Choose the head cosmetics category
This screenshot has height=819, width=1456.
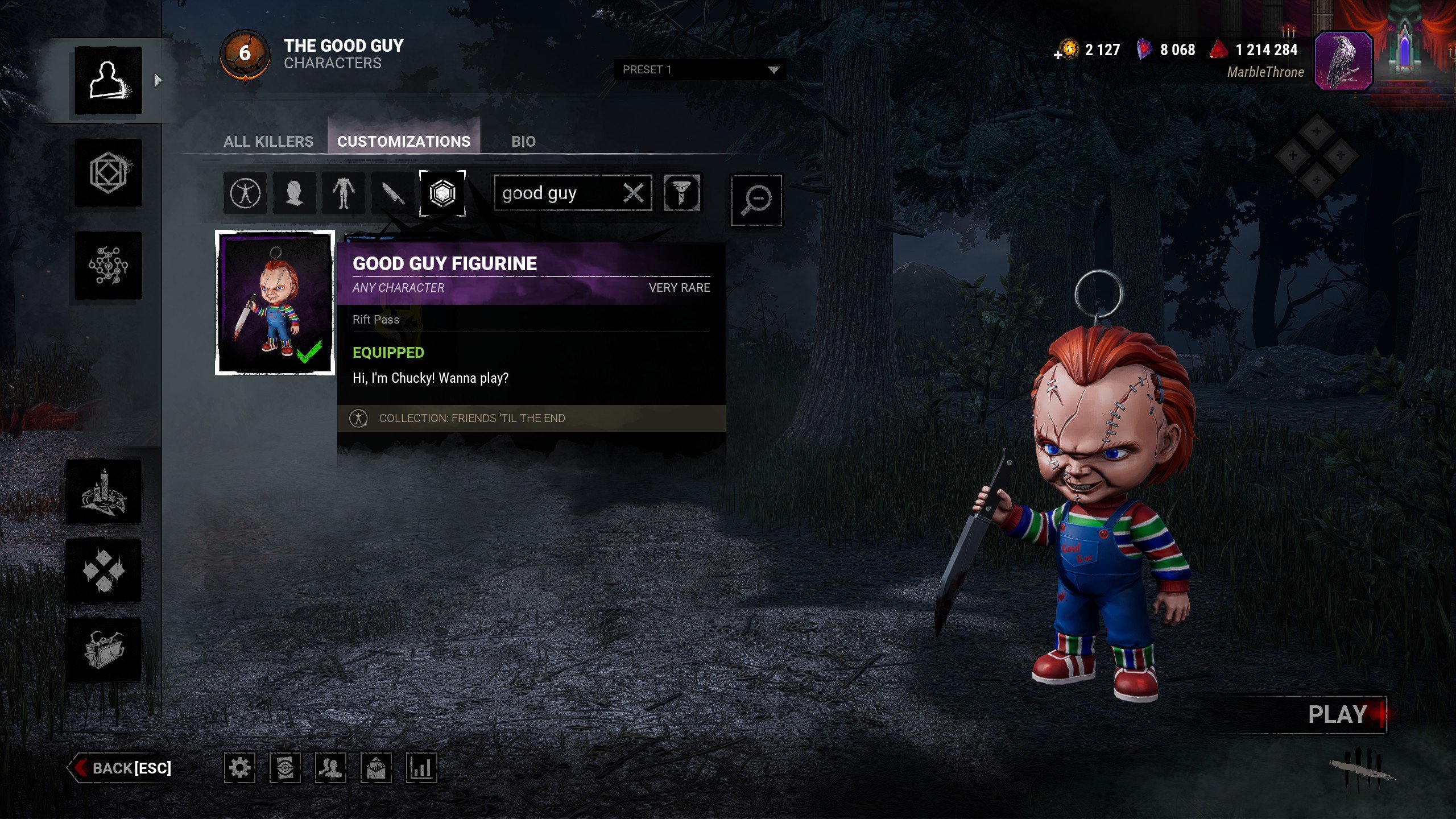pyautogui.click(x=294, y=193)
